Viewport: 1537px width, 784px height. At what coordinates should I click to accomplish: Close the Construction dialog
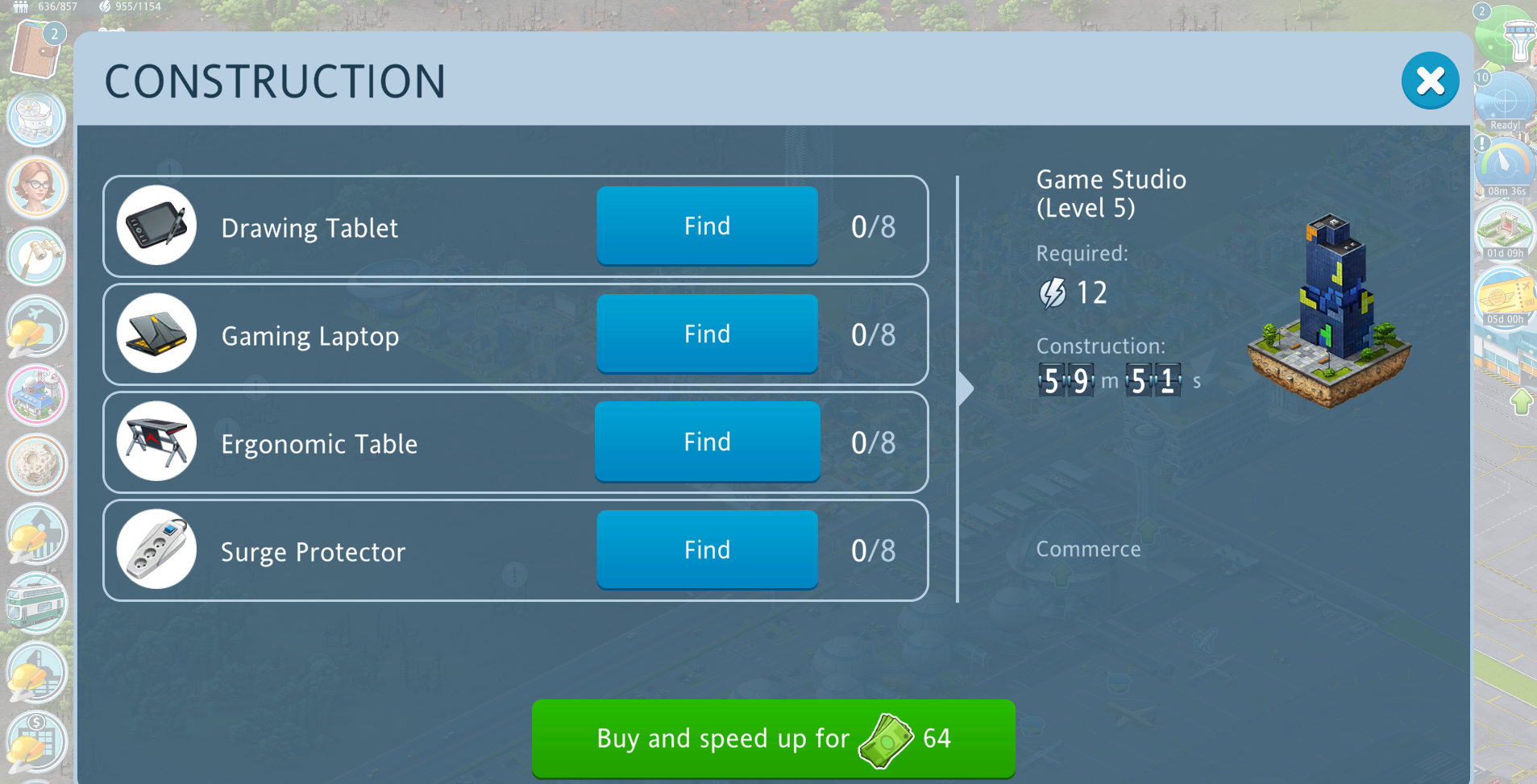point(1430,81)
